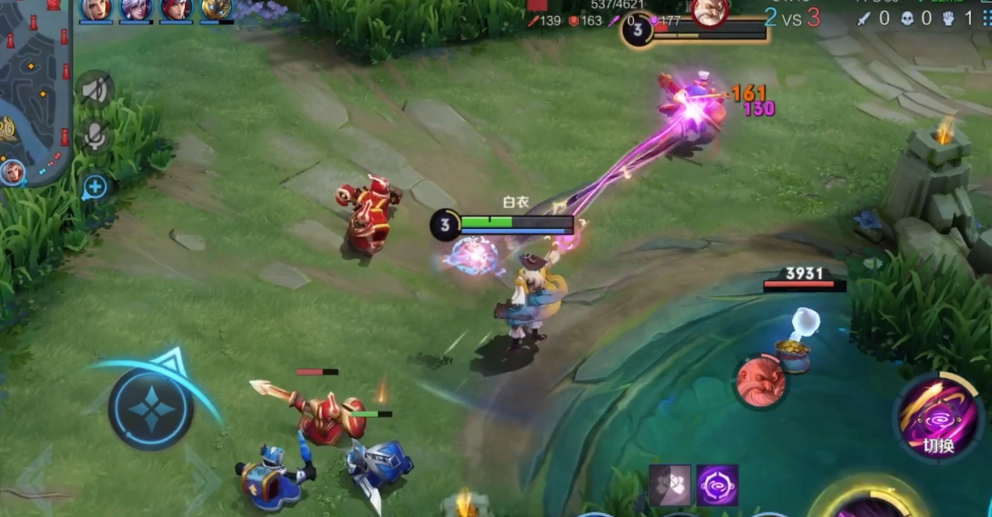The width and height of the screenshot is (992, 517).
Task: Toggle the microphone voice chat button
Action: pos(95,136)
